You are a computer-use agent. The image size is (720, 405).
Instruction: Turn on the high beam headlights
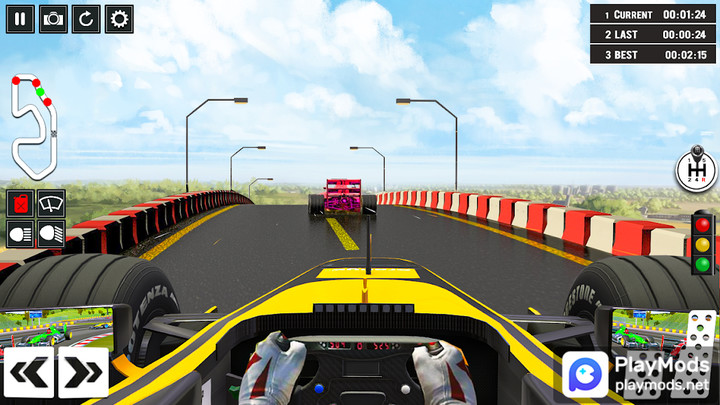tap(20, 234)
